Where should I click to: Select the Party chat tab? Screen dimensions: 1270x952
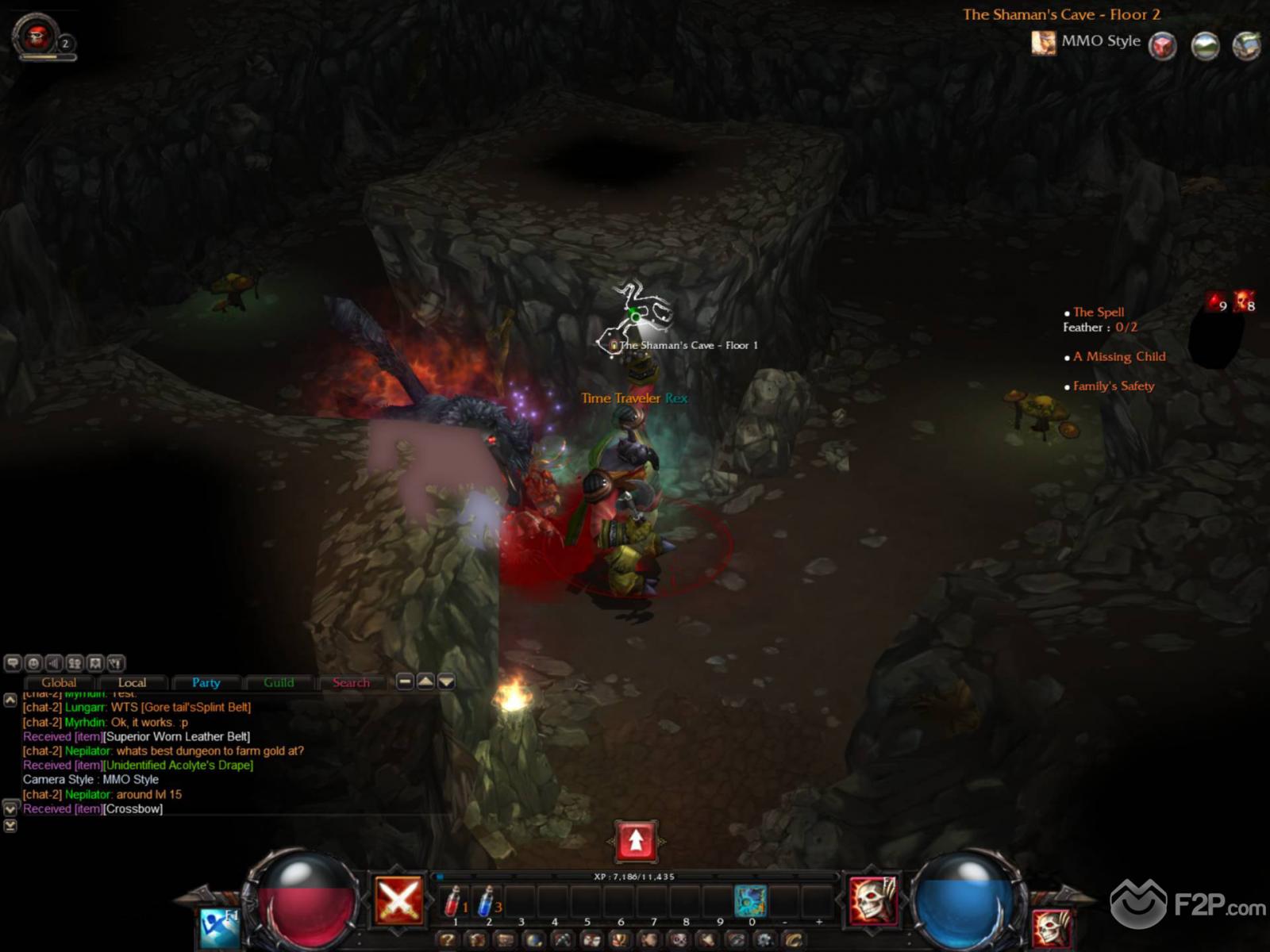(206, 682)
